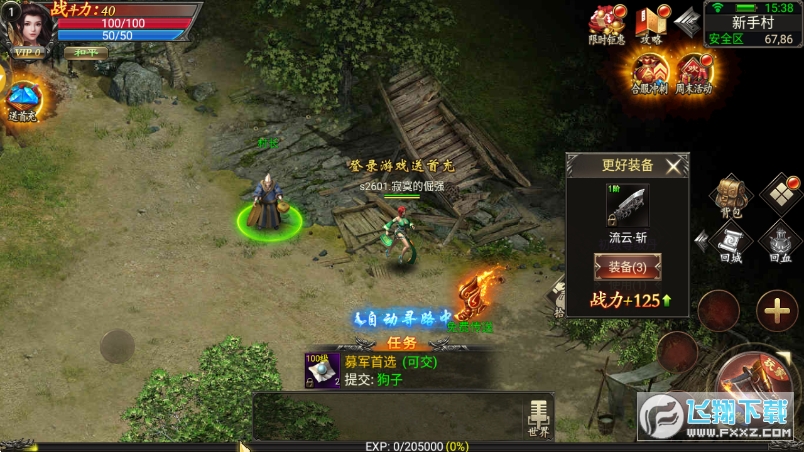Open the 攻略 strategy guide
This screenshot has width=804, height=452.
651,25
